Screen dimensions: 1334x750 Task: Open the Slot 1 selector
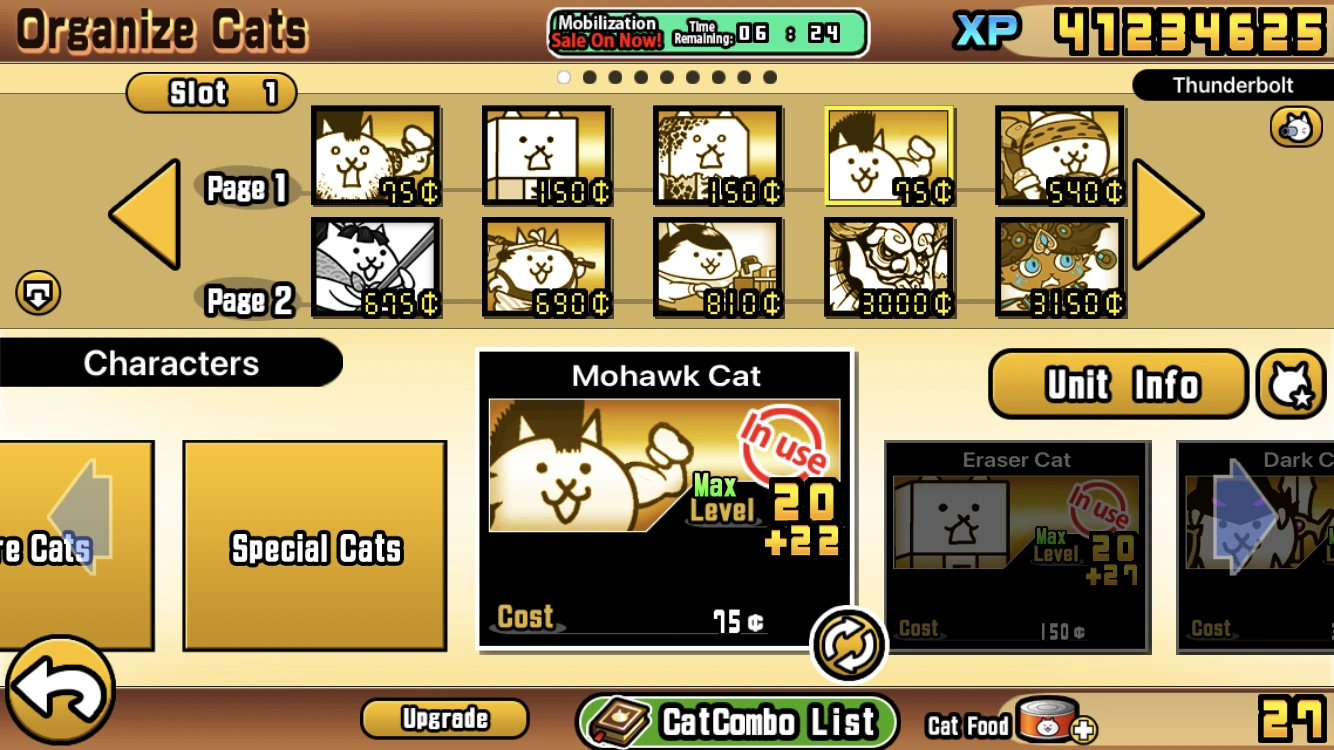tap(211, 92)
